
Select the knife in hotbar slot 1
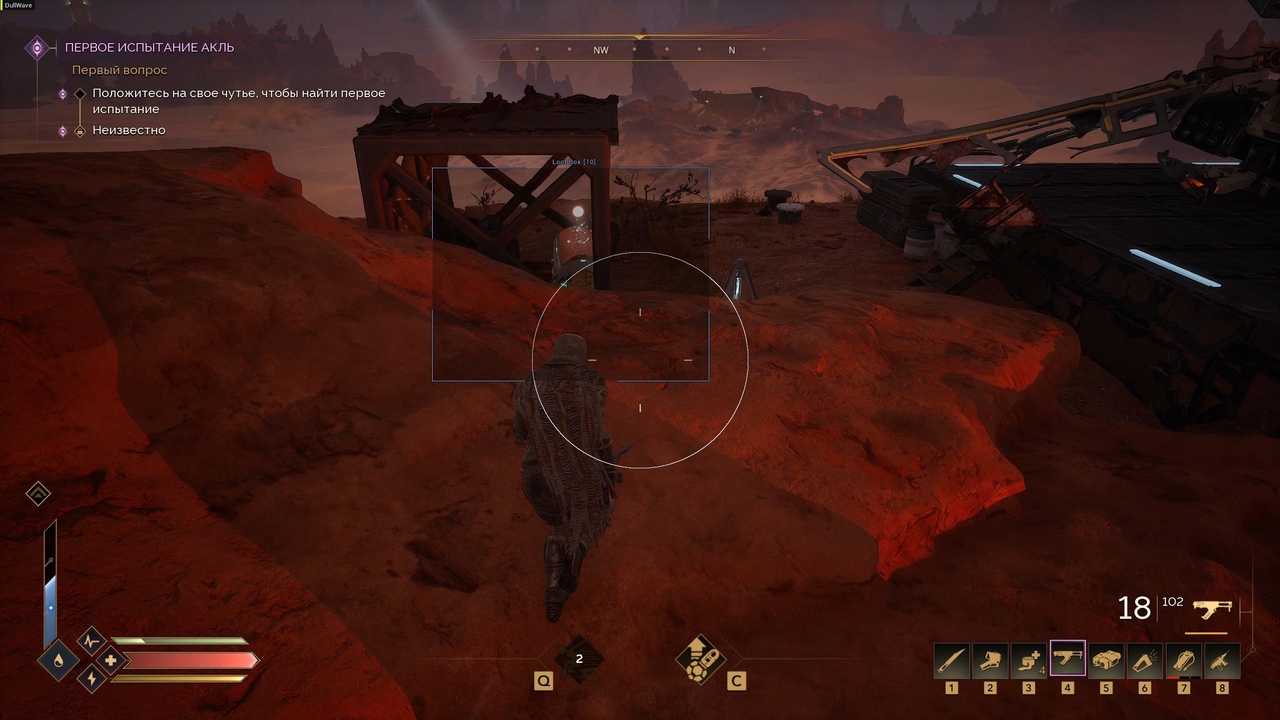[x=951, y=661]
